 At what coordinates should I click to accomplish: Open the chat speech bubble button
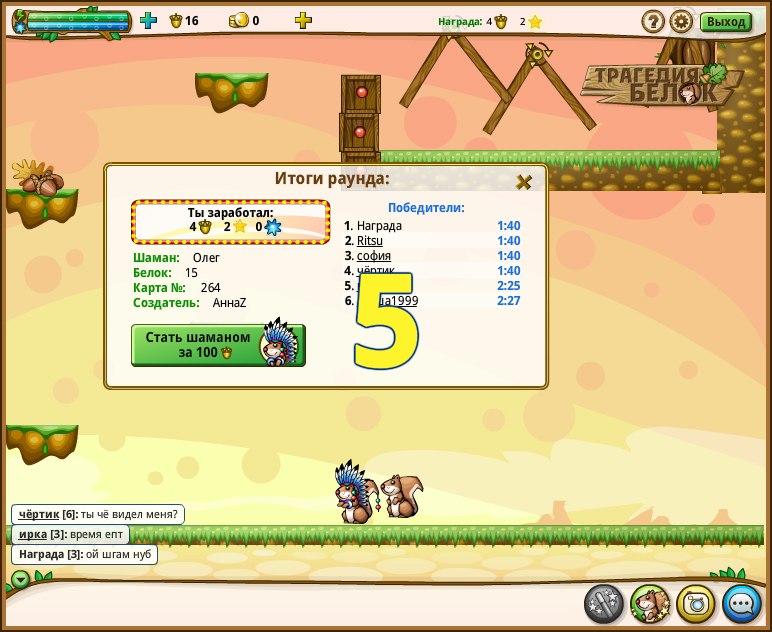[x=742, y=604]
